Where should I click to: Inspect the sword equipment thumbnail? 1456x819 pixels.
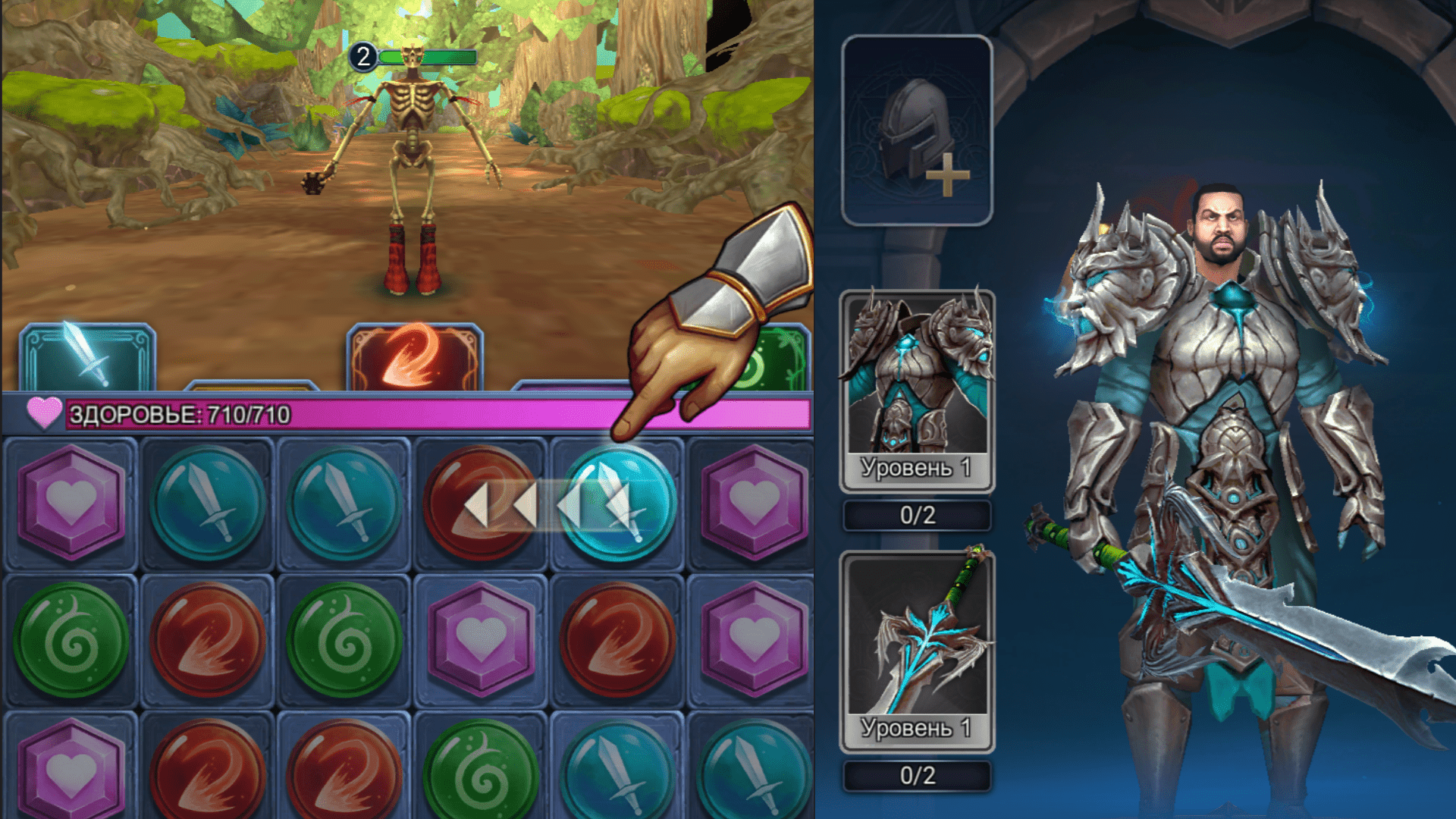(918, 629)
